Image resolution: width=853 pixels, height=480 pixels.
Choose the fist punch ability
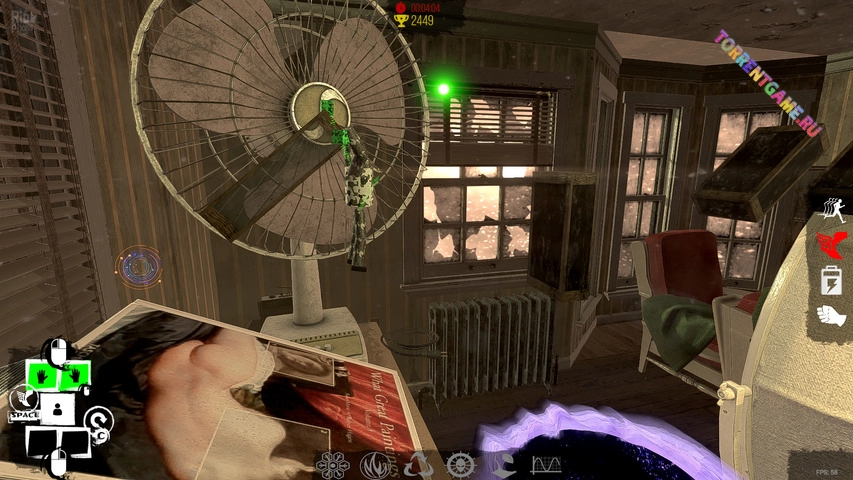coord(831,316)
